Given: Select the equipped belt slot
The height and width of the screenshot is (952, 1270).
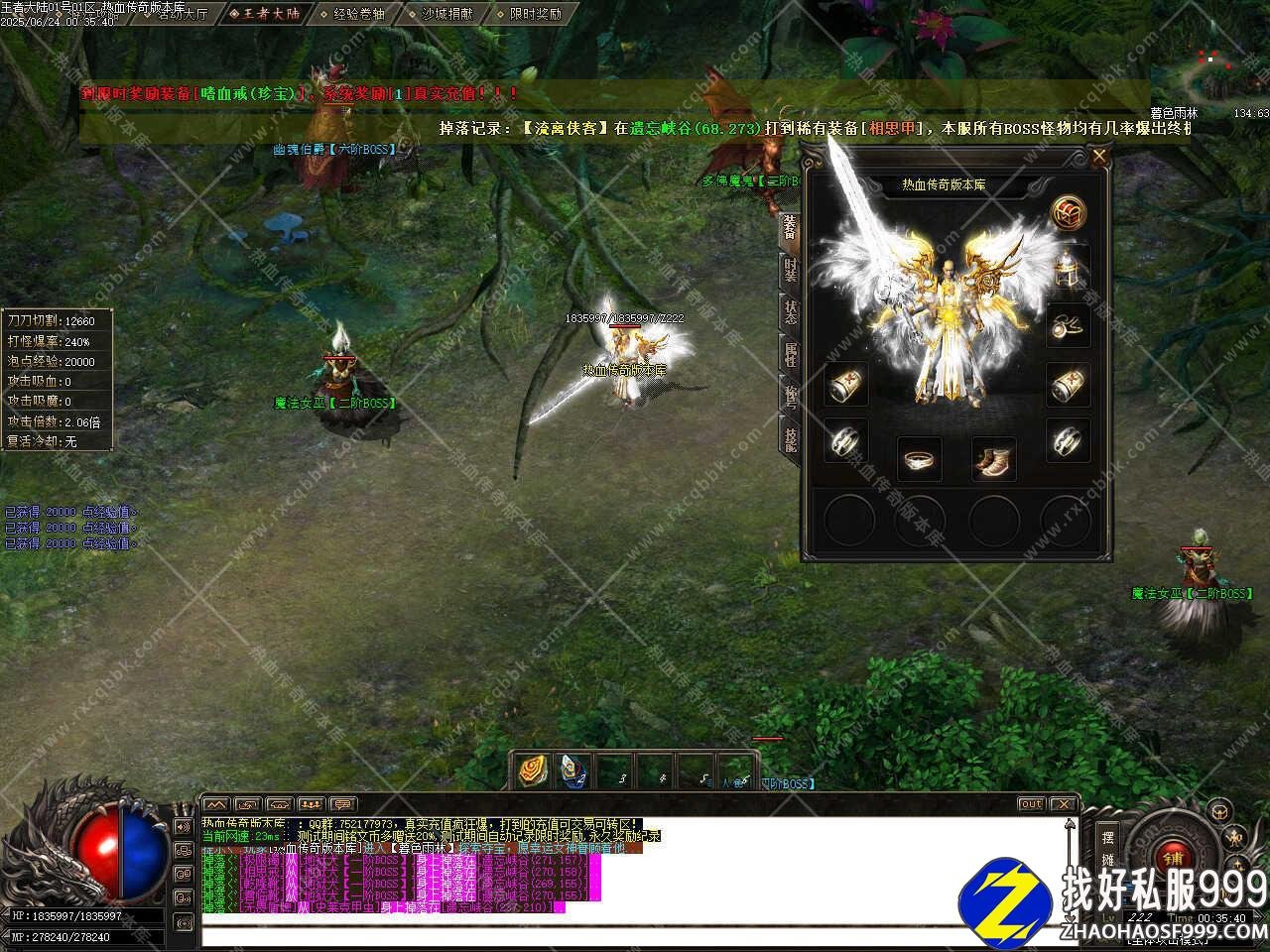Looking at the screenshot, I should tap(920, 459).
